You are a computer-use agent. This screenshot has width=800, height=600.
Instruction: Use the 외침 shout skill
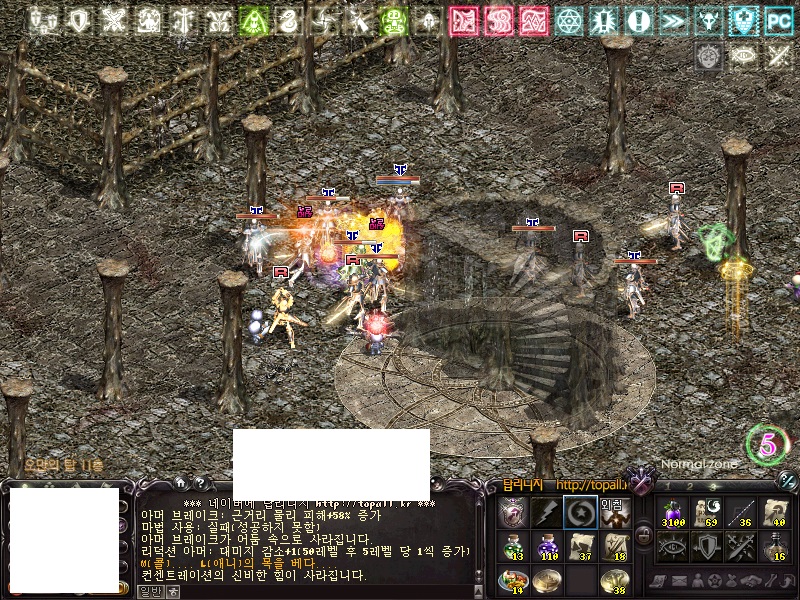click(613, 512)
